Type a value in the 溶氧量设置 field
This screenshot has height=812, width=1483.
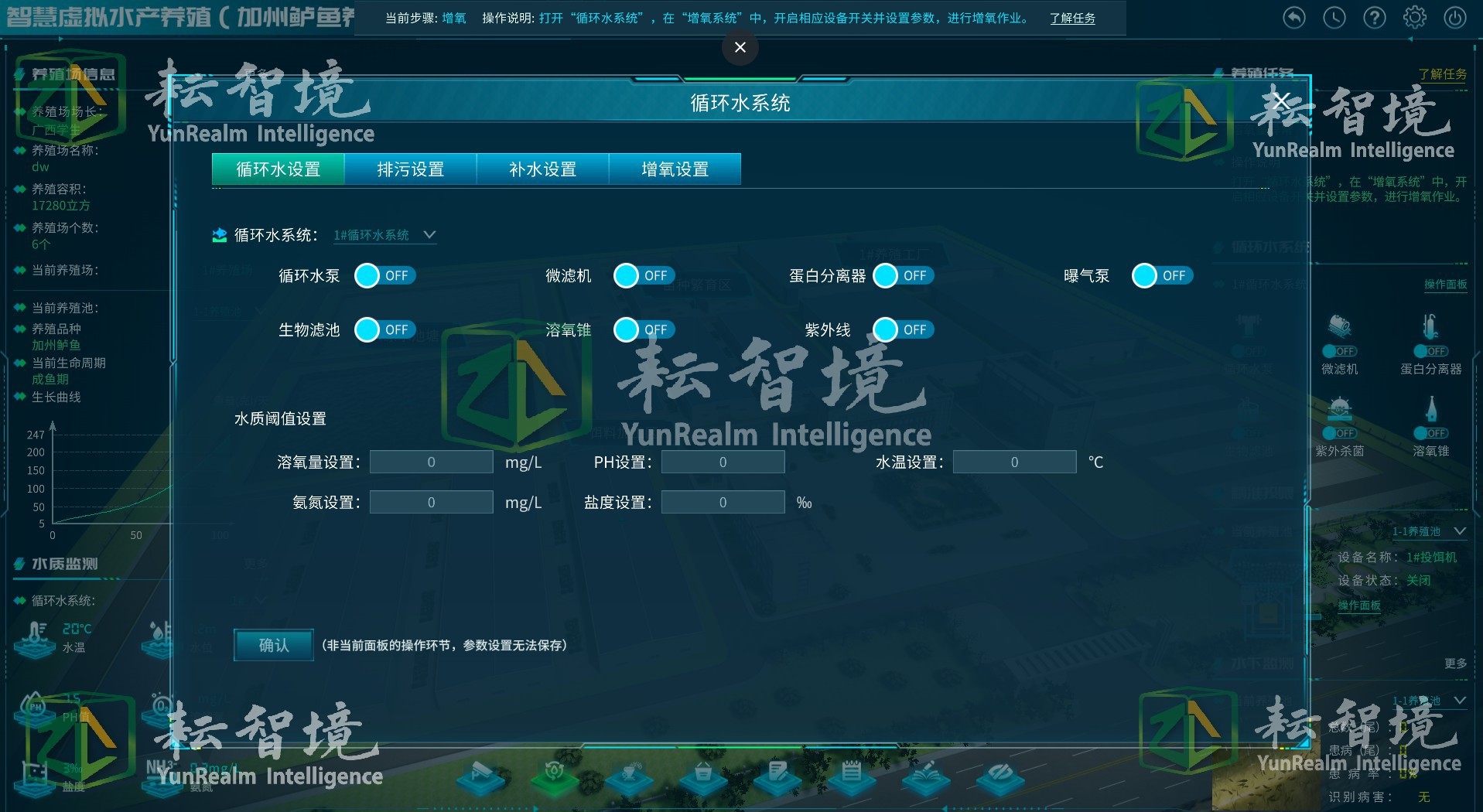pyautogui.click(x=431, y=462)
